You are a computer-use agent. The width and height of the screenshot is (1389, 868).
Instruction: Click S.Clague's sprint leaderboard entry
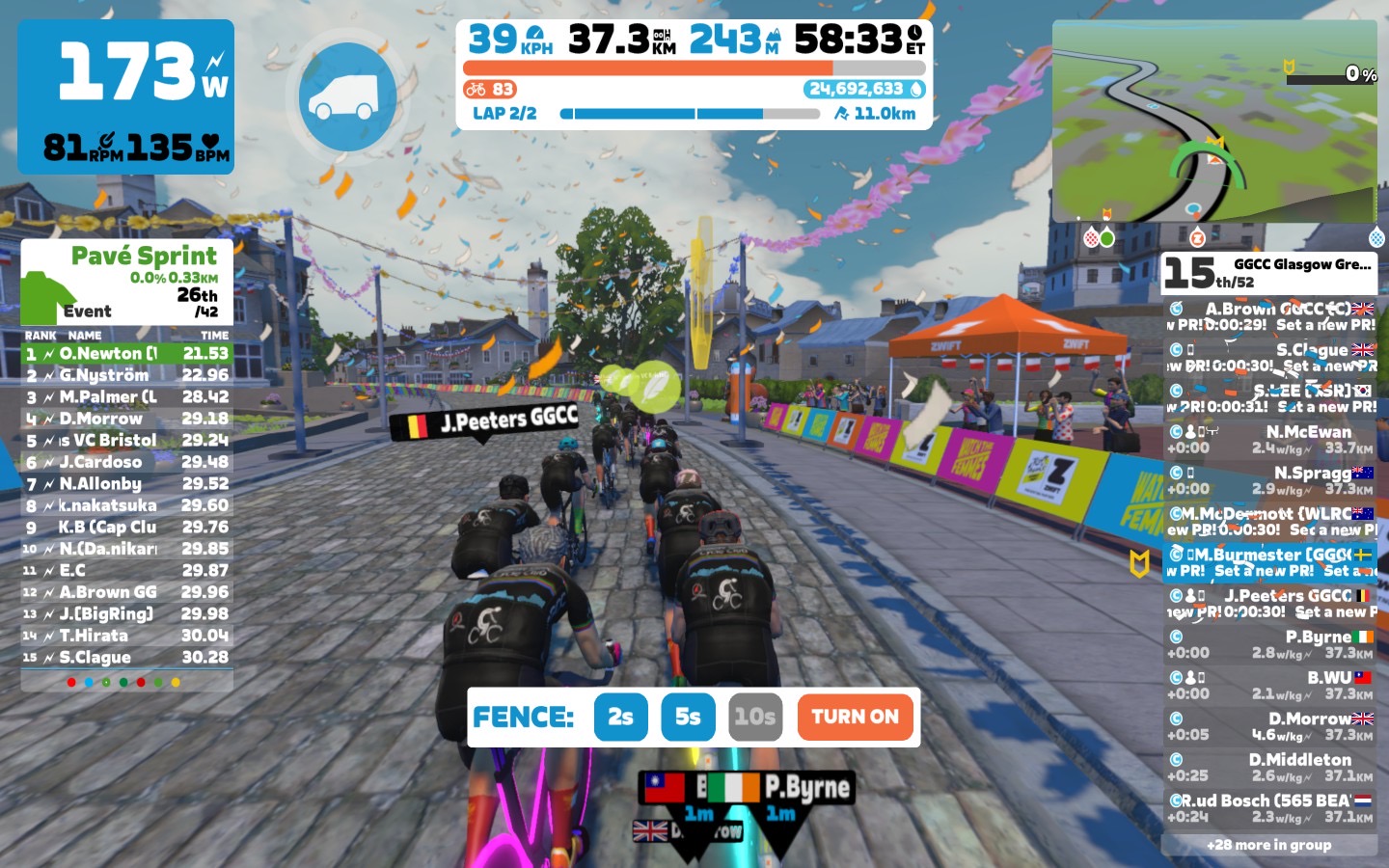126,658
